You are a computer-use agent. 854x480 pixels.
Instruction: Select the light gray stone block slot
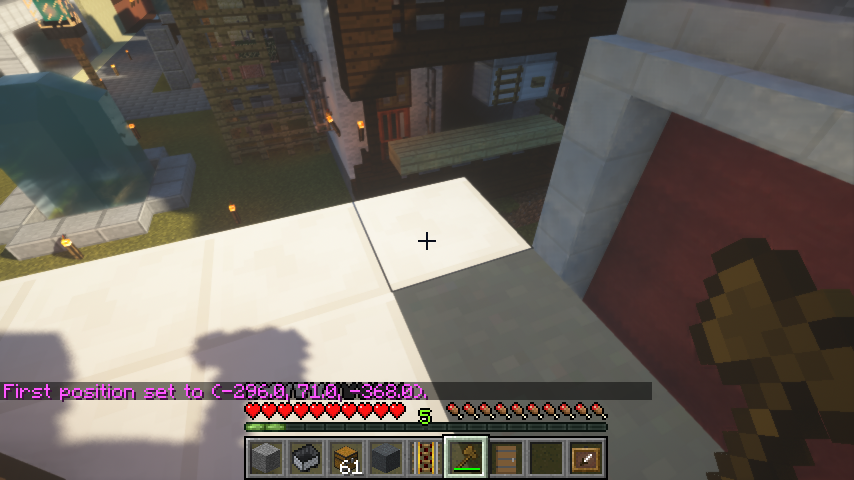coord(265,458)
